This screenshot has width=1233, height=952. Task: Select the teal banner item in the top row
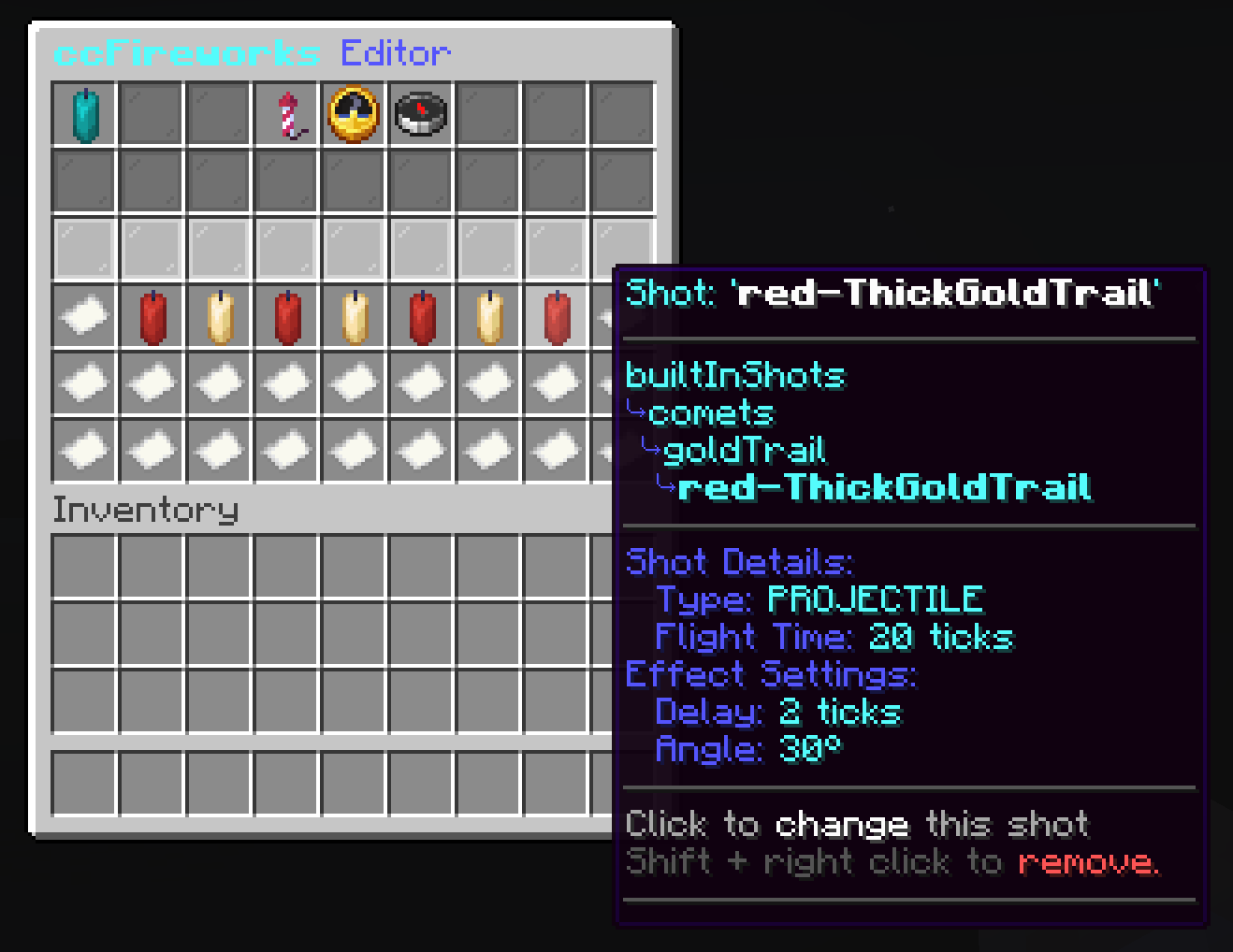84,113
